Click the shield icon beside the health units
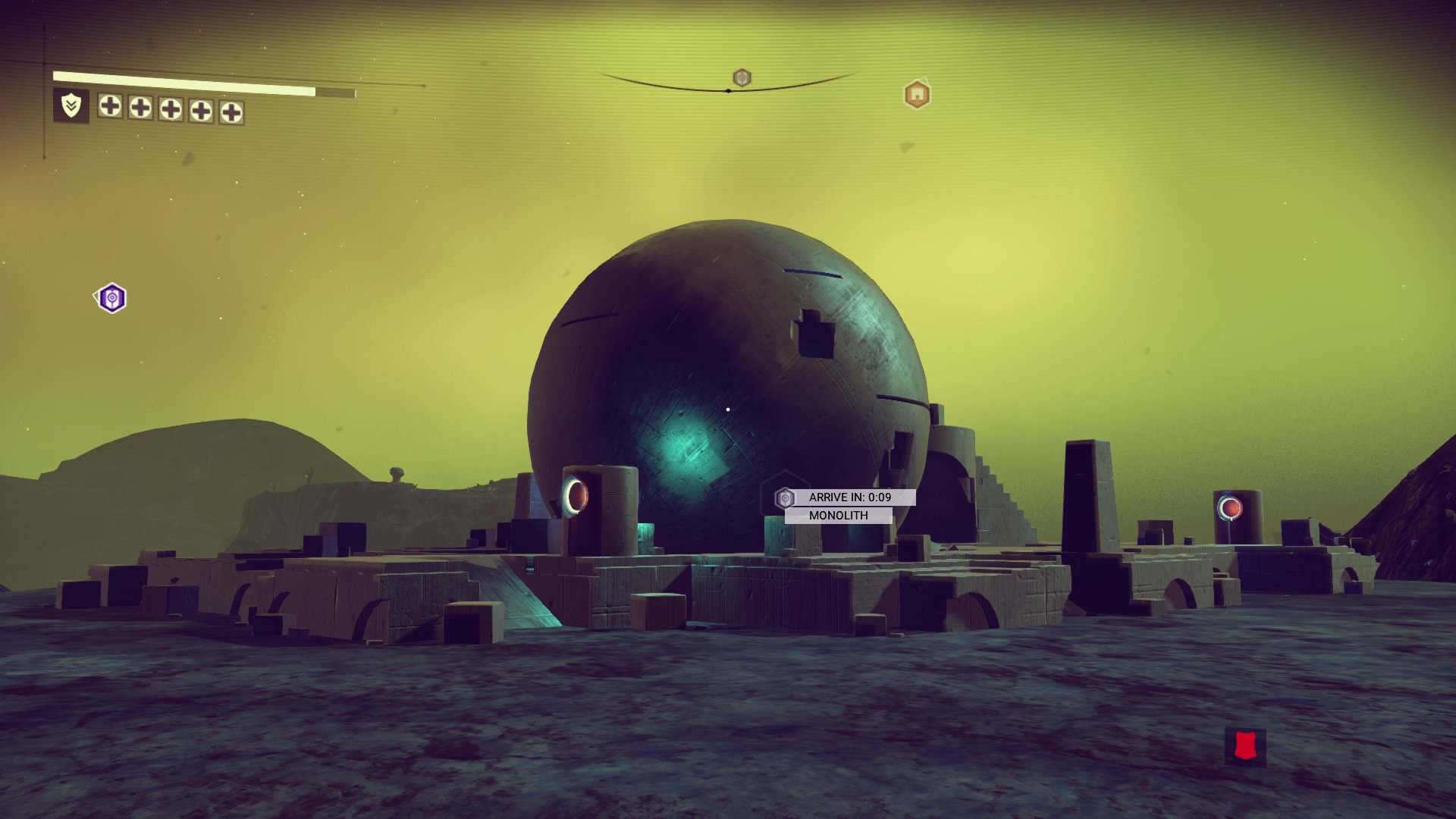 coord(71,106)
